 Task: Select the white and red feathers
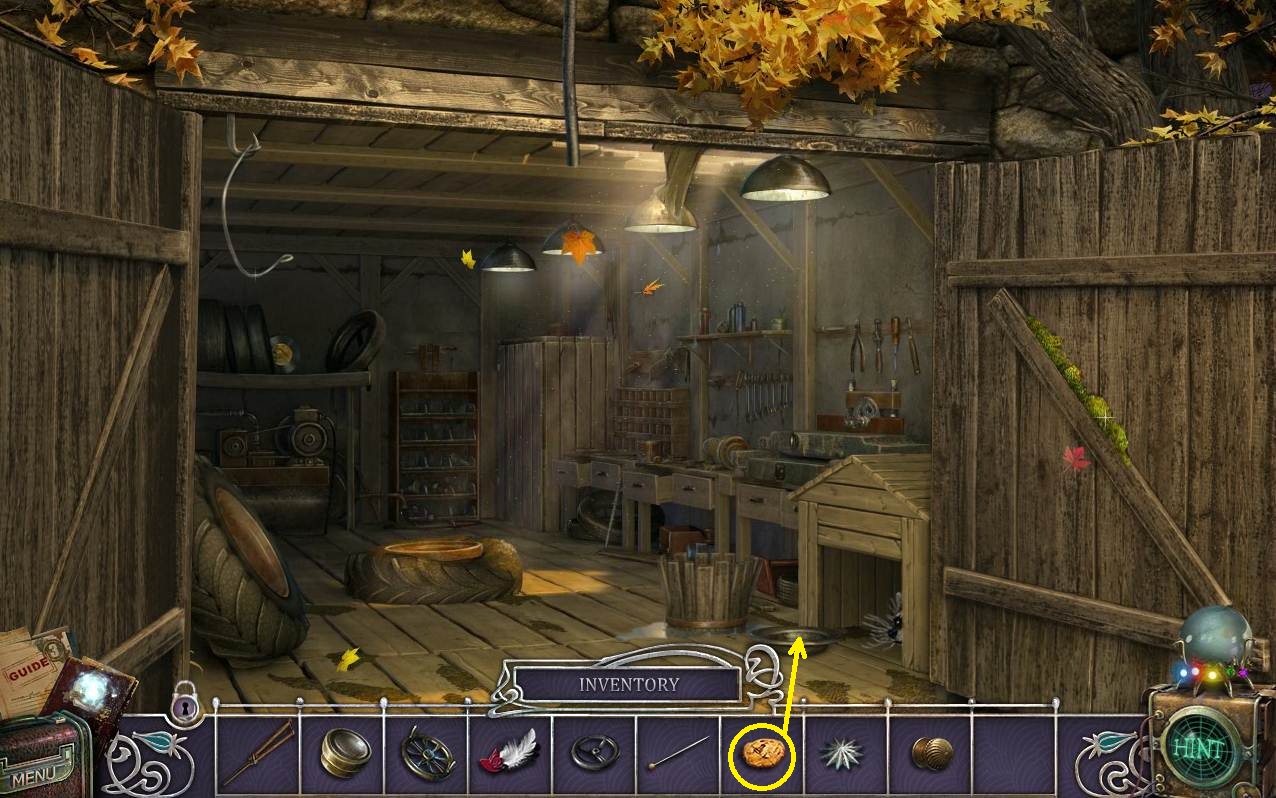click(511, 752)
